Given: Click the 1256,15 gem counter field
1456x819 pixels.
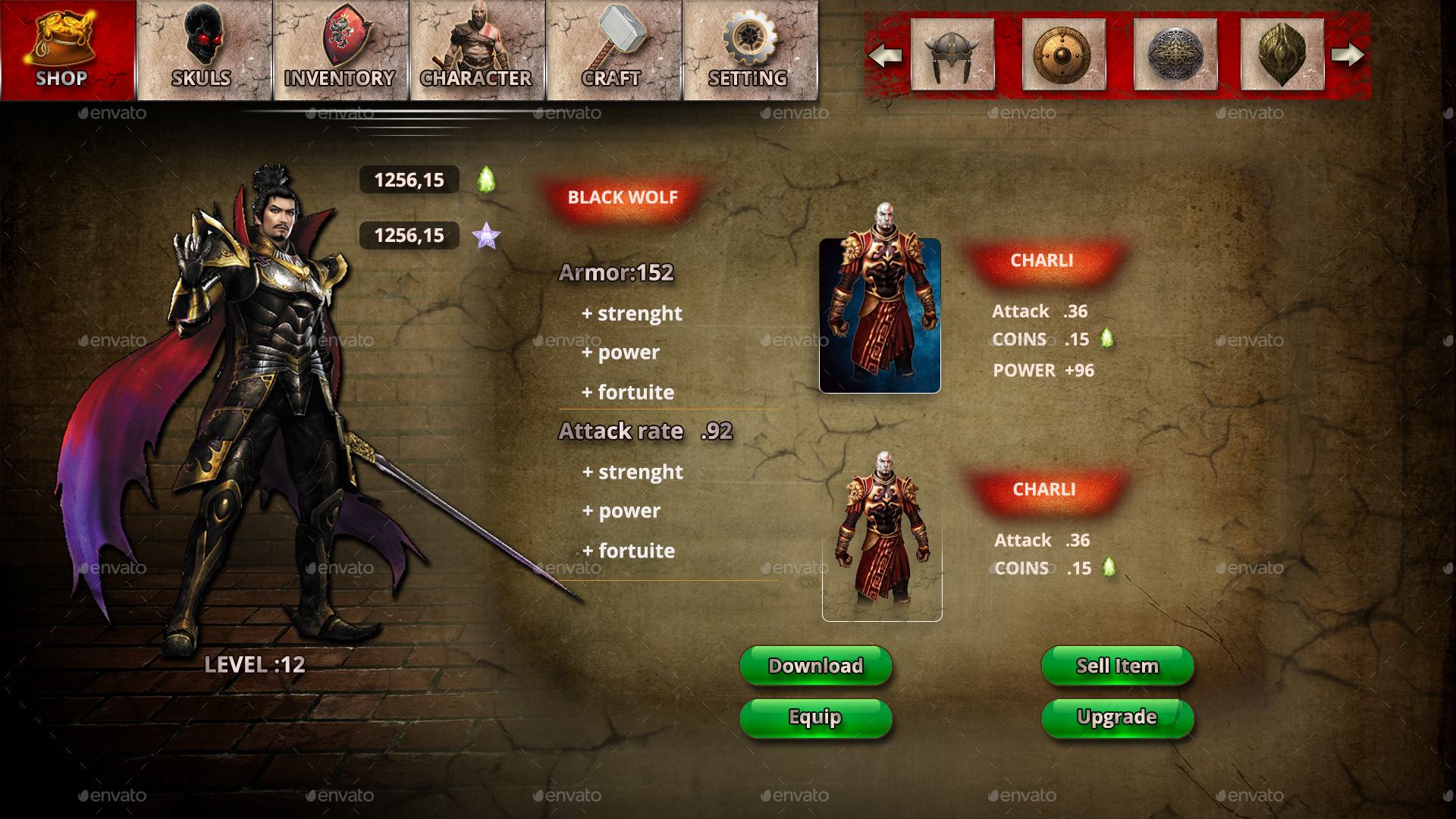Looking at the screenshot, I should tap(409, 180).
